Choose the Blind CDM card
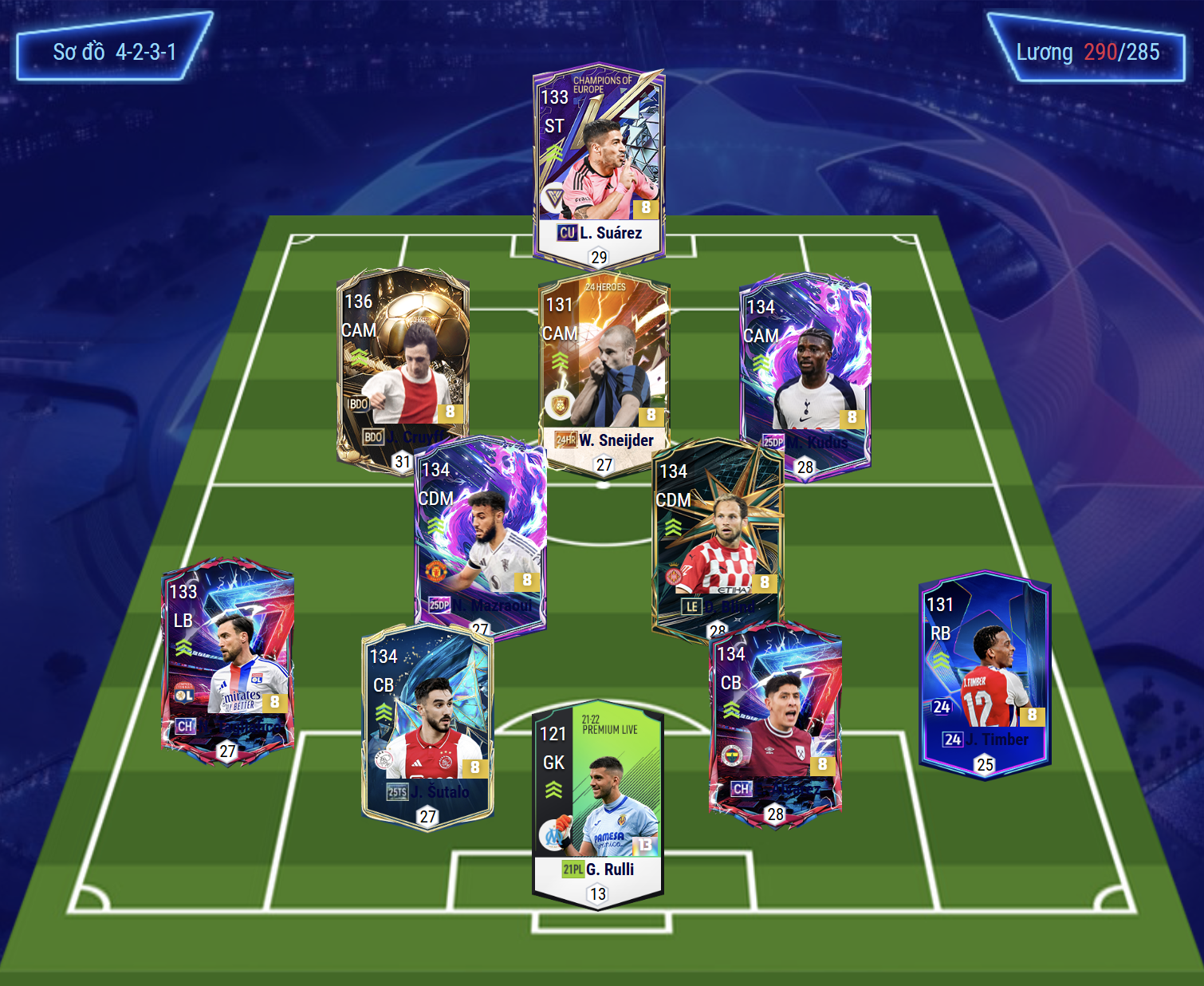Image resolution: width=1204 pixels, height=986 pixels. (718, 534)
